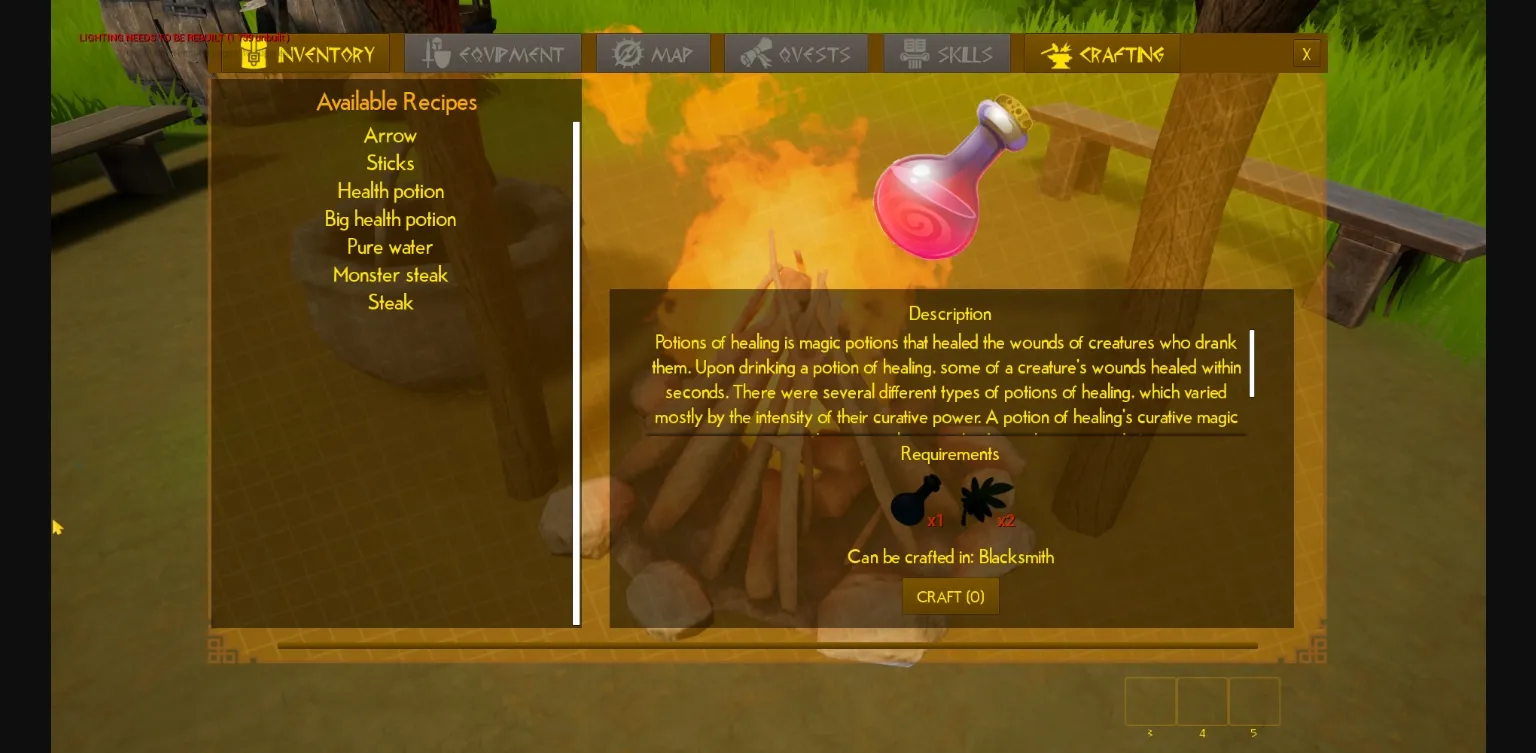
Task: Close the crafting window with X
Action: 1306,54
